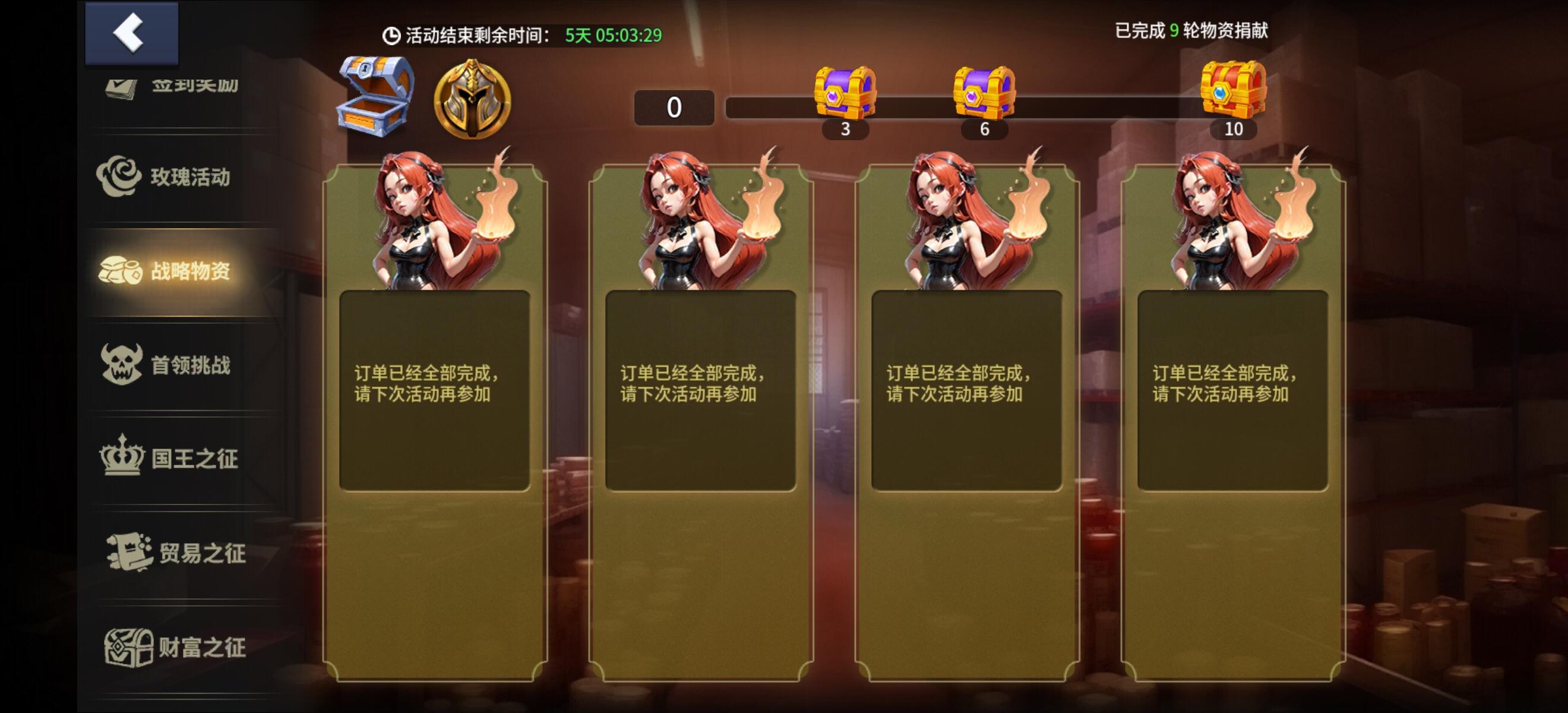Click the first completed order panel
The height and width of the screenshot is (713, 1568).
point(437,426)
